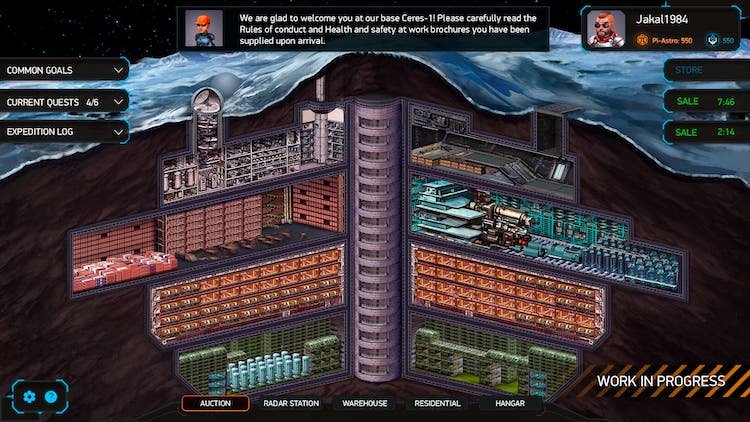
Task: Open the Sale ending in 2:14
Action: click(x=705, y=132)
